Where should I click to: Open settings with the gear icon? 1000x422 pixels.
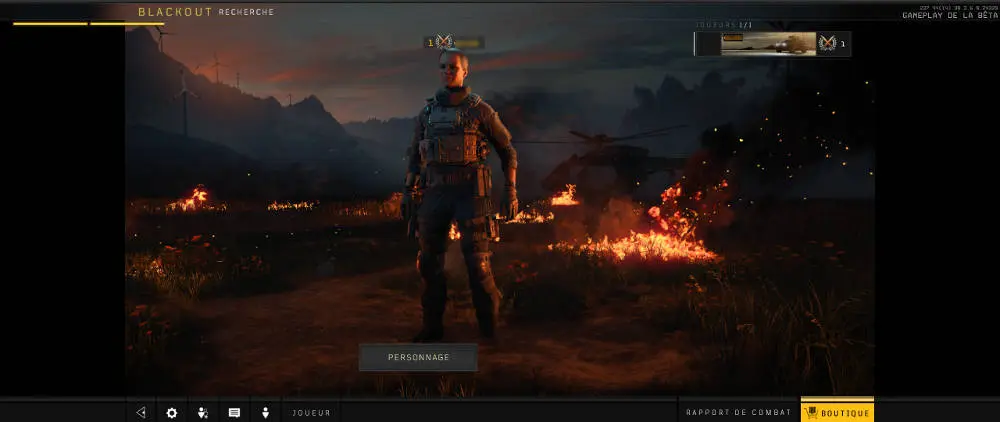coord(171,412)
